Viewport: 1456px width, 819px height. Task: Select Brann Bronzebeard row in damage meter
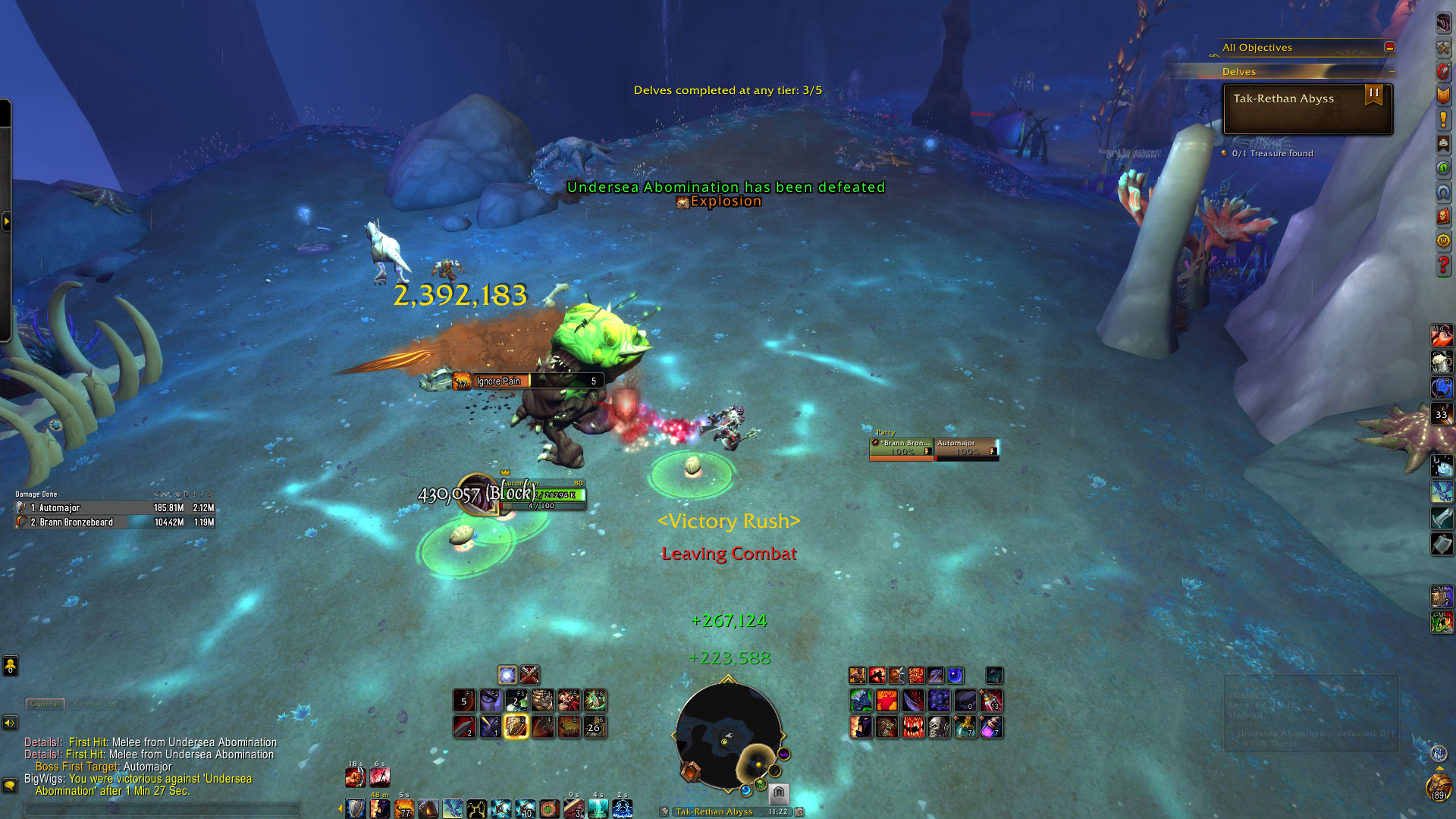click(x=115, y=522)
